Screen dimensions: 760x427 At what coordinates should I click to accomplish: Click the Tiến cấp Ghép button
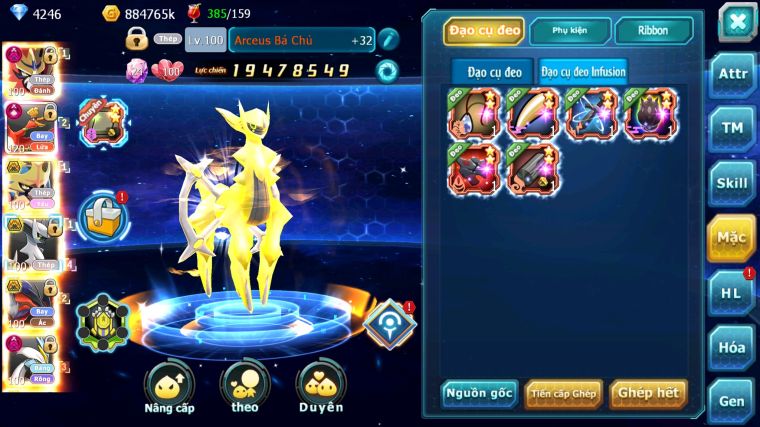(562, 393)
